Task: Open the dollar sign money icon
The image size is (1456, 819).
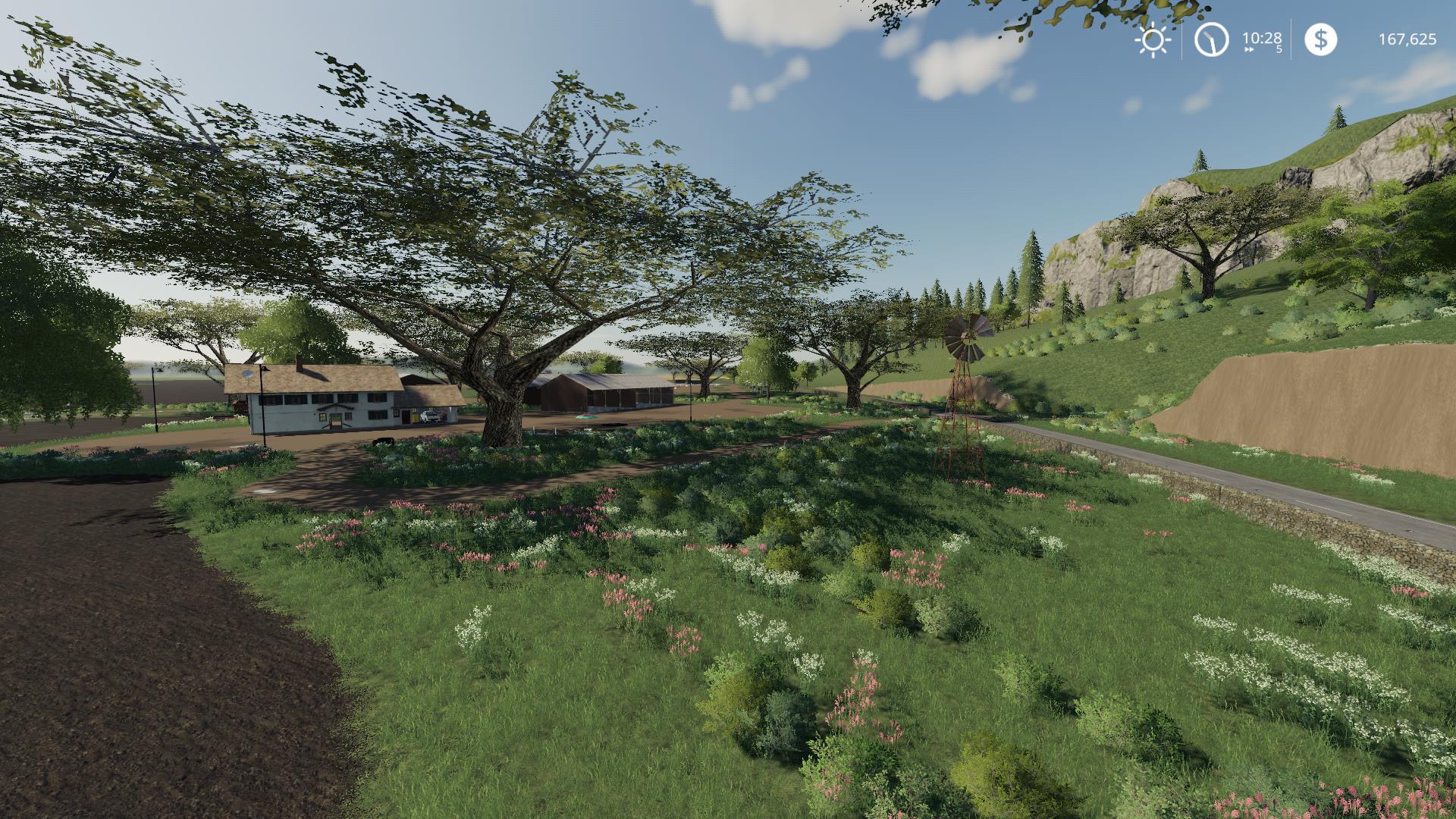Action: point(1320,39)
